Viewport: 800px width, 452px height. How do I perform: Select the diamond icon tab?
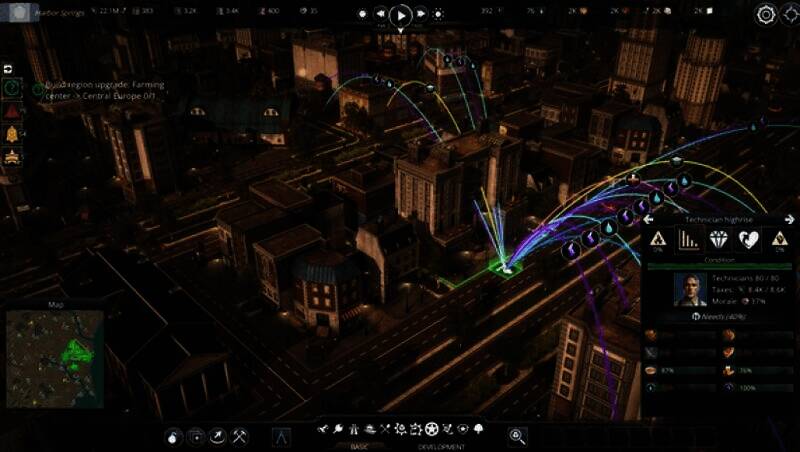click(x=719, y=239)
